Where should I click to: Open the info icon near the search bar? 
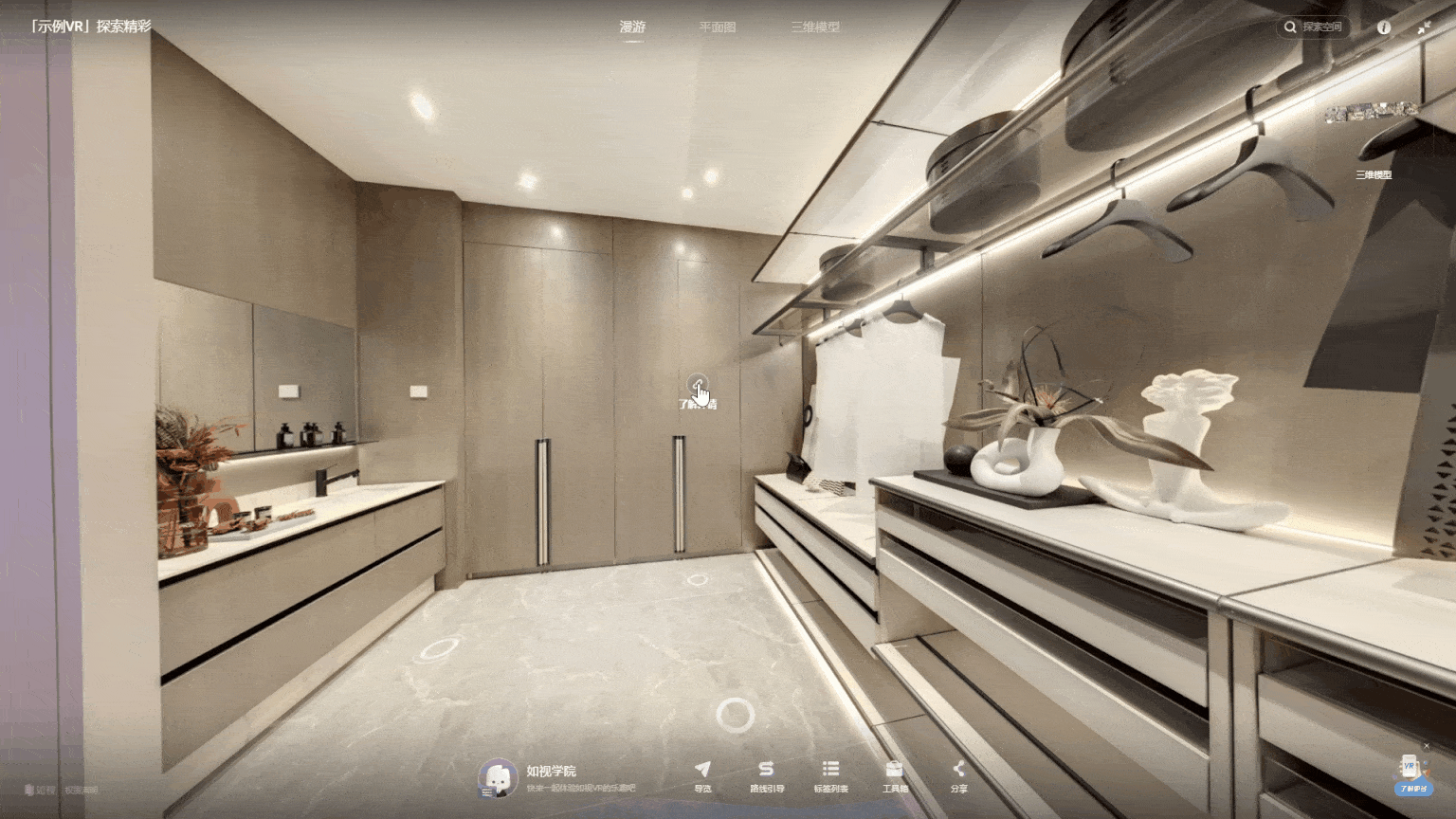pyautogui.click(x=1384, y=27)
